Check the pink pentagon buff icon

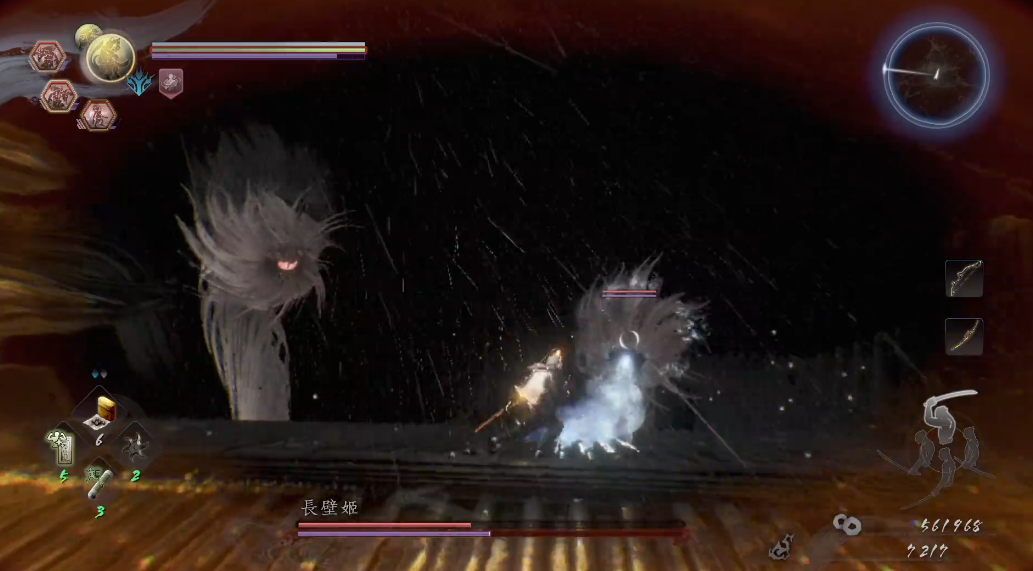click(x=170, y=83)
